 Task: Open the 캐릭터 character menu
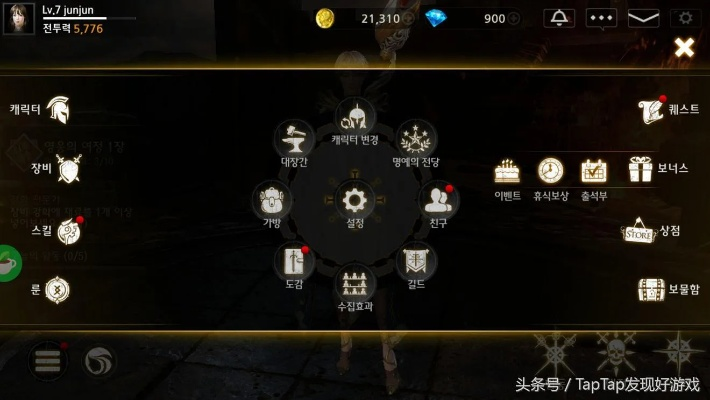coord(56,109)
